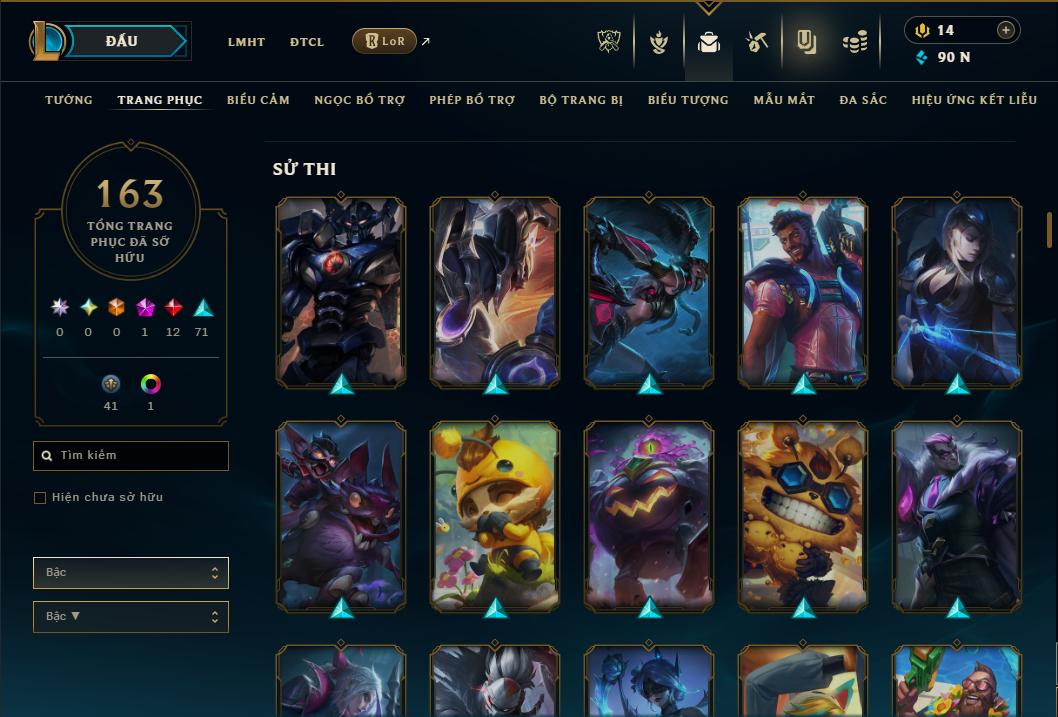Click the ĐẤU play button
Image resolution: width=1058 pixels, height=717 pixels.
pyautogui.click(x=121, y=41)
